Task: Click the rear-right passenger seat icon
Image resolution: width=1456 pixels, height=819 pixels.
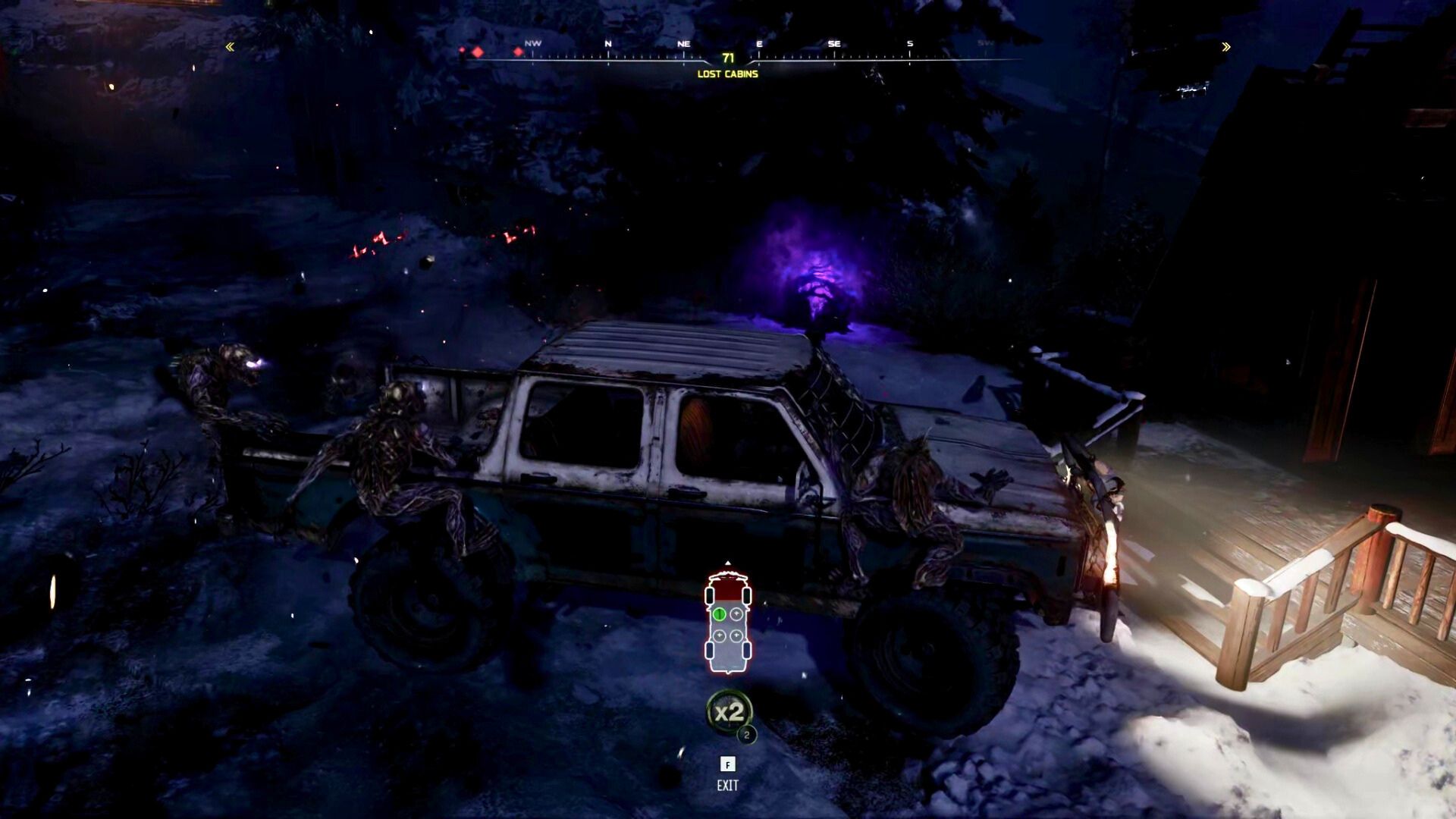Action: click(x=736, y=635)
